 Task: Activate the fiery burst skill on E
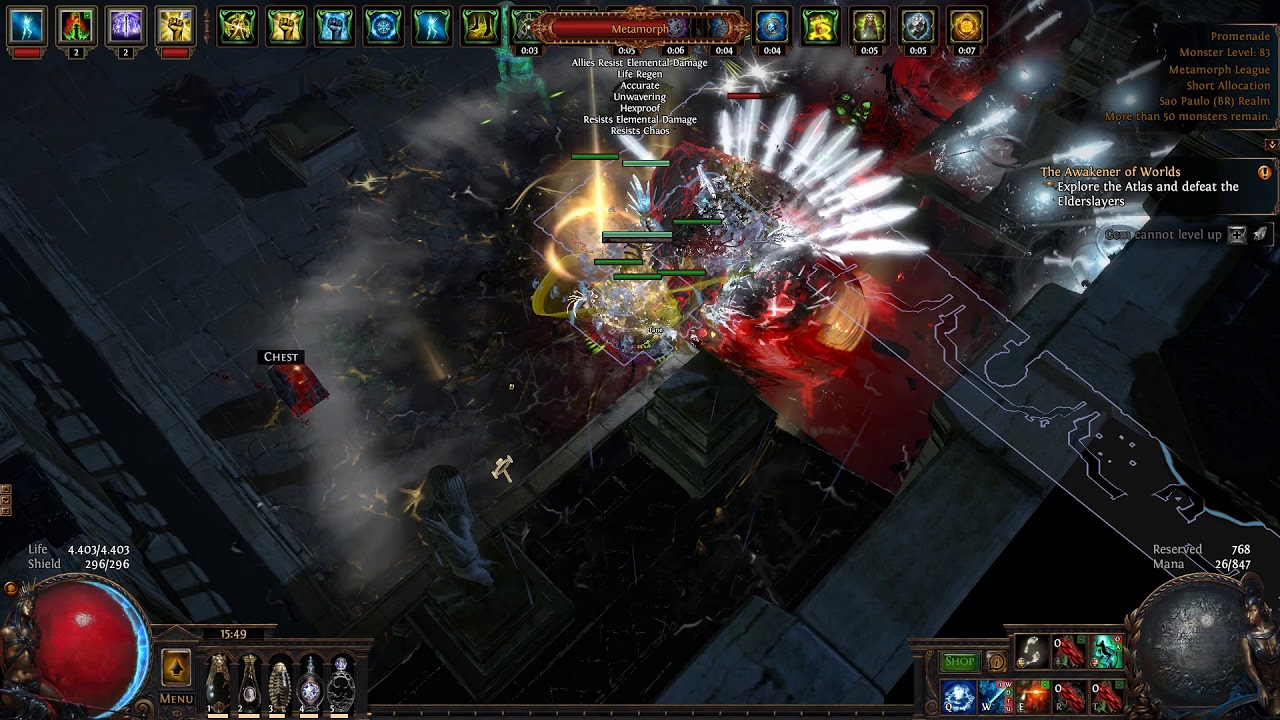[1033, 696]
